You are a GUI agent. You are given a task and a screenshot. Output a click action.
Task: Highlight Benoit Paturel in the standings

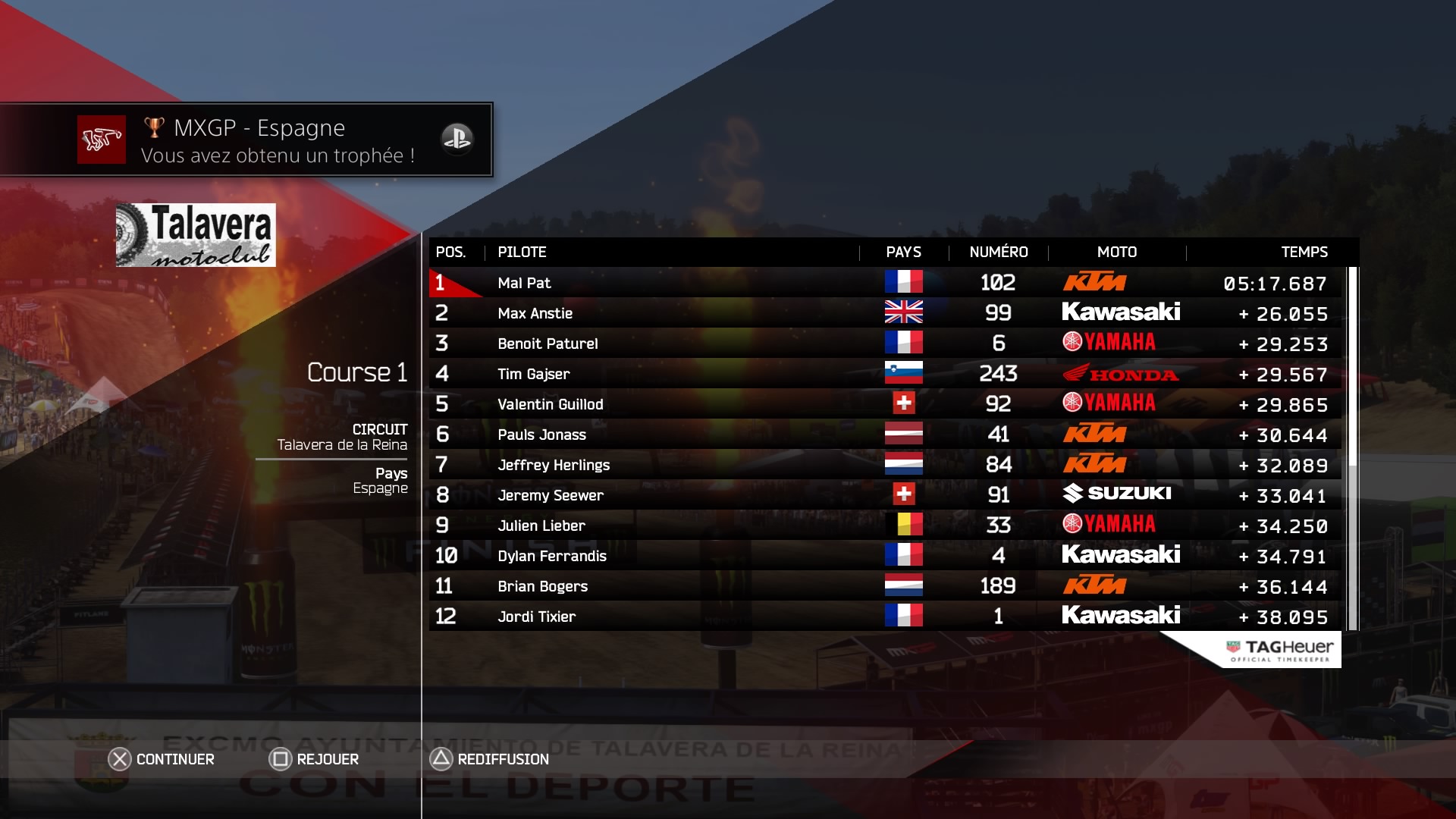884,344
